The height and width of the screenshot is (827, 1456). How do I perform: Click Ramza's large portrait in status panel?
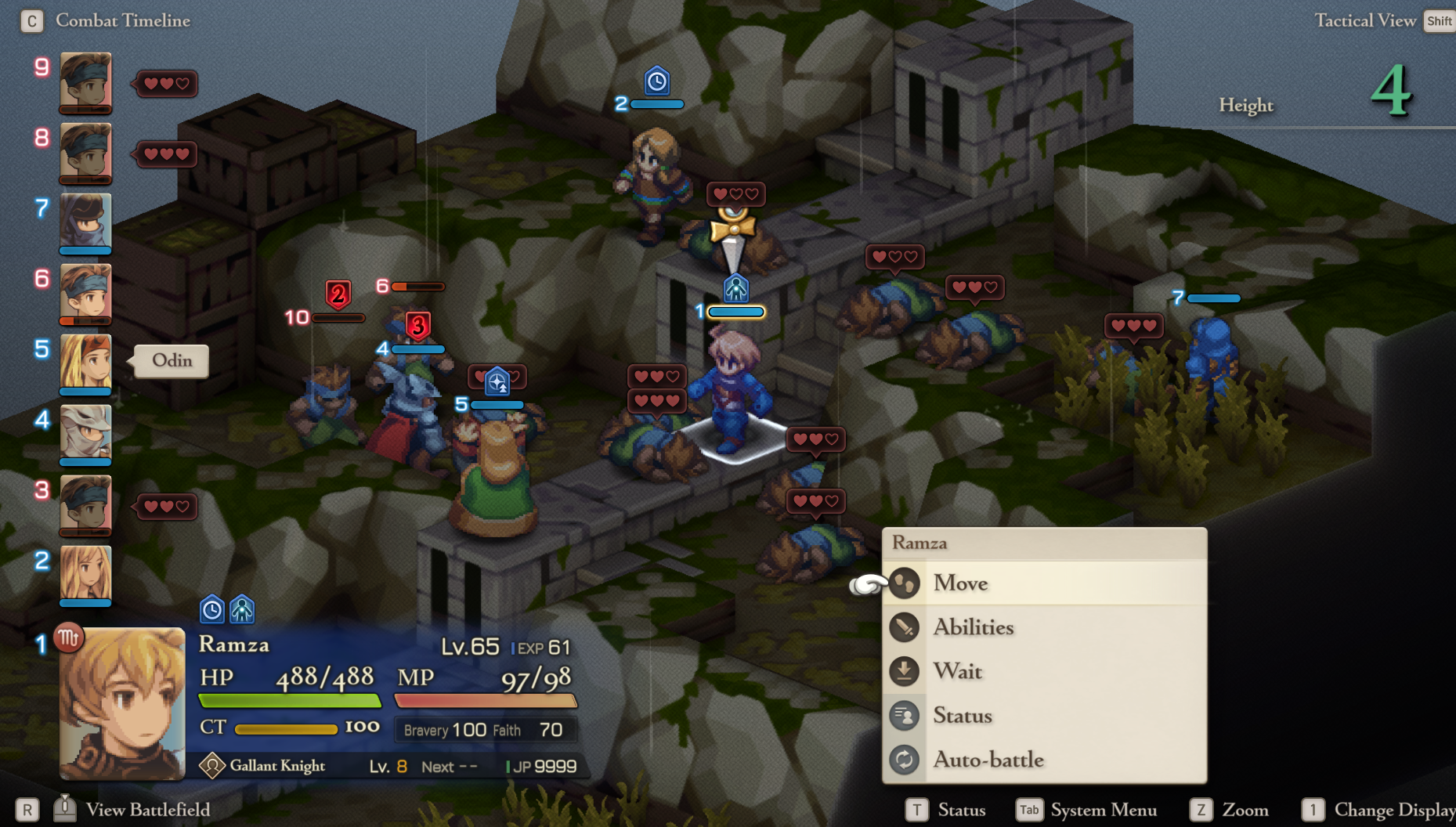(122, 703)
